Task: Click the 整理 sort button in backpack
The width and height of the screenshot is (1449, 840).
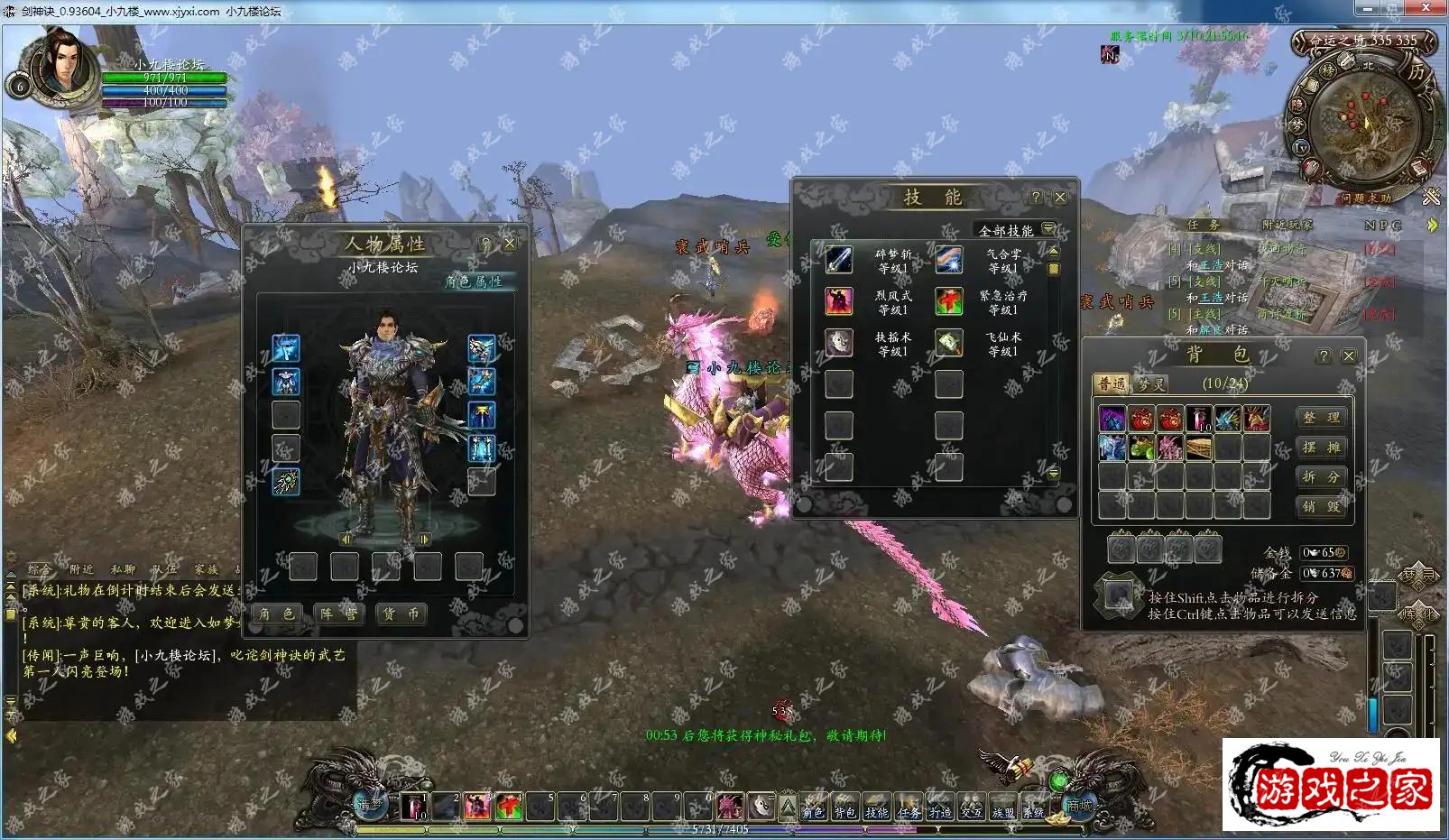Action: point(1322,418)
